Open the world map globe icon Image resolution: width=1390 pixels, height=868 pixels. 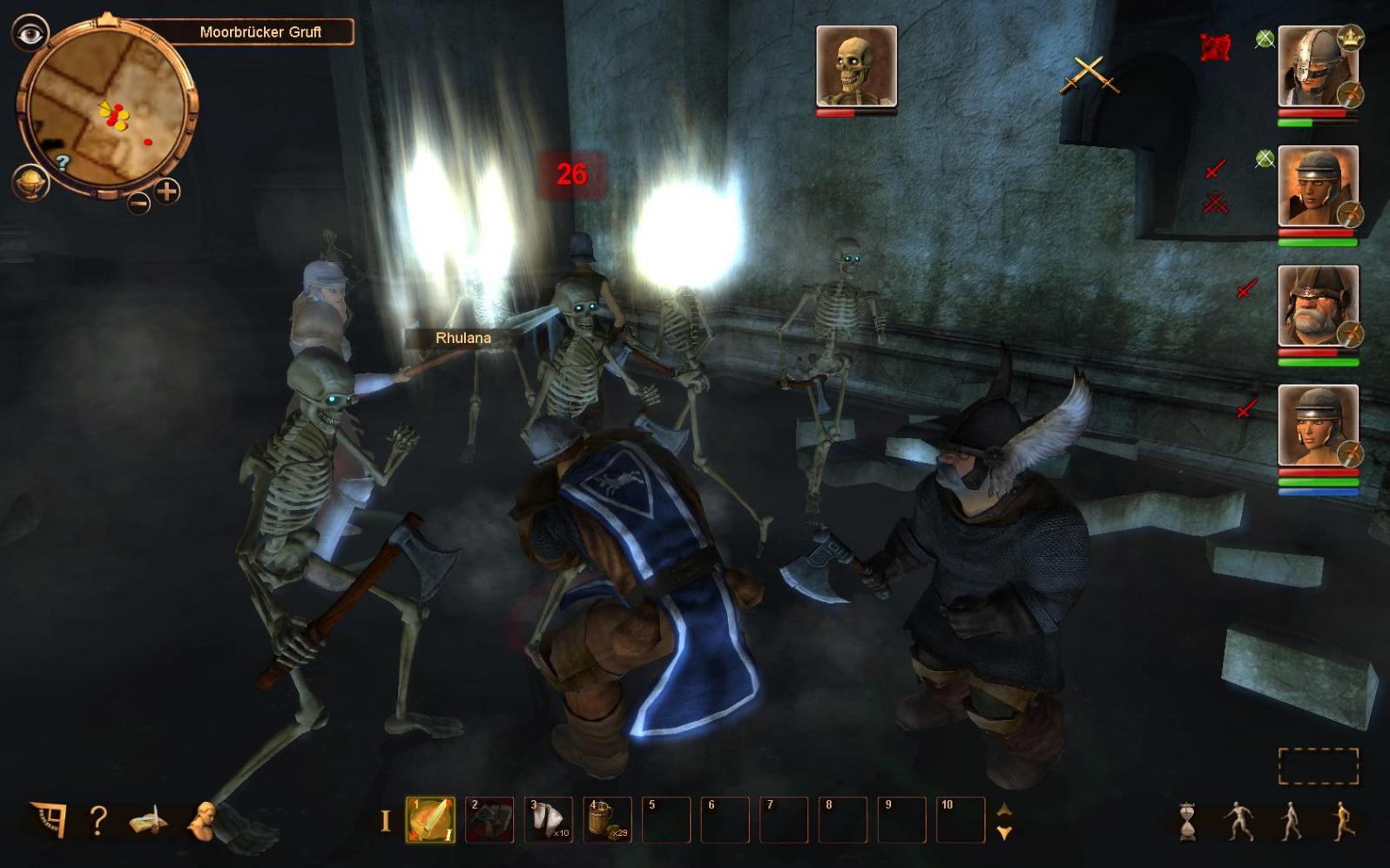(x=31, y=182)
